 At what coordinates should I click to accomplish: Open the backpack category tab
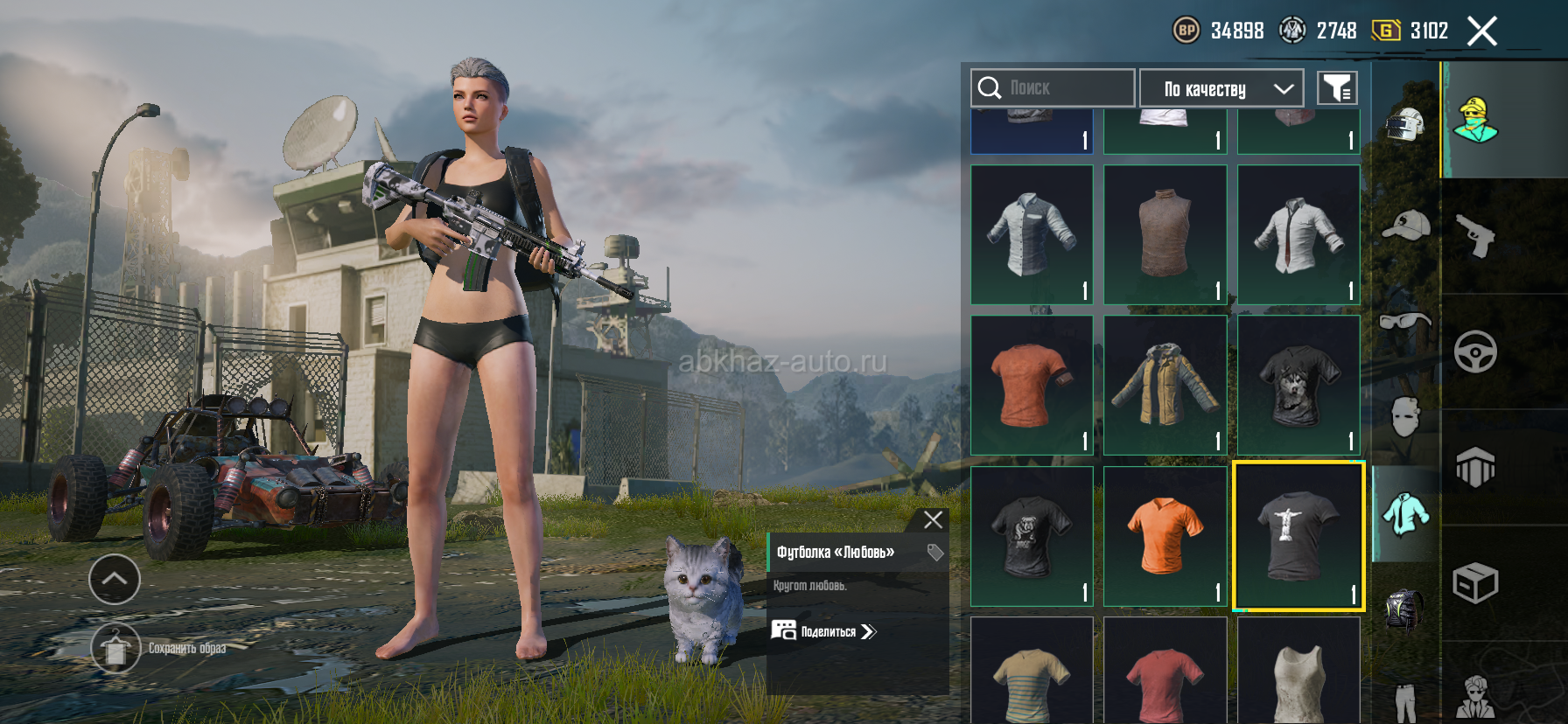pos(1405,608)
